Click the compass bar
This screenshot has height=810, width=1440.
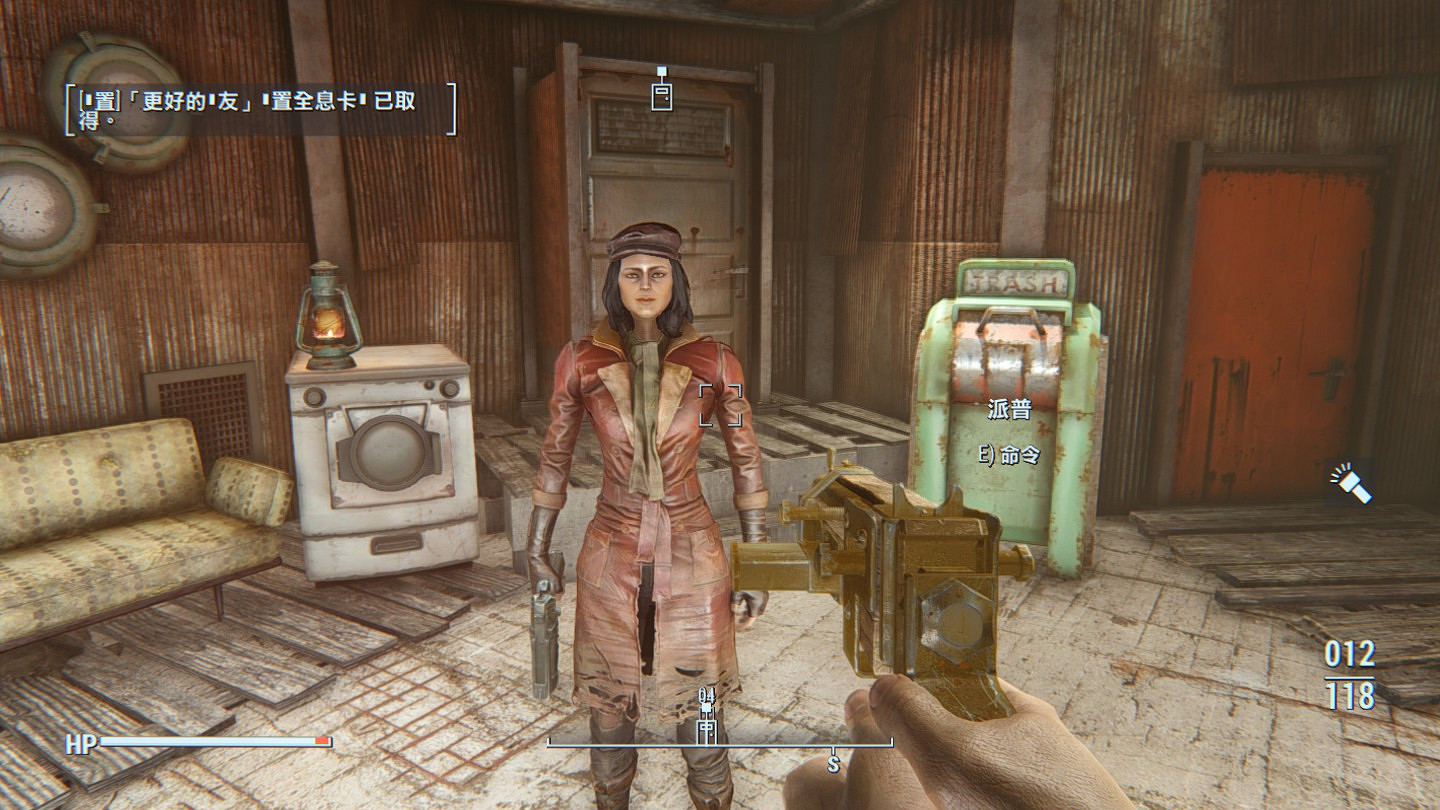tap(720, 745)
